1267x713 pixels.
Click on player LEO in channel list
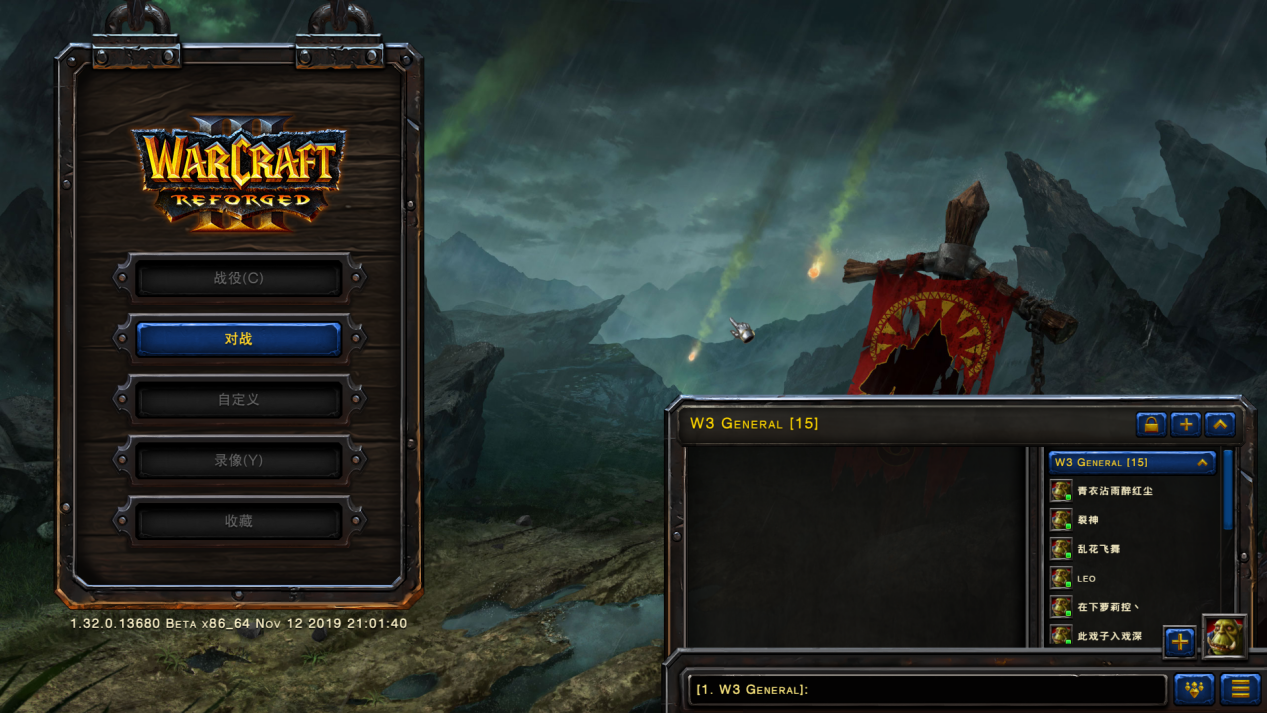point(1086,578)
